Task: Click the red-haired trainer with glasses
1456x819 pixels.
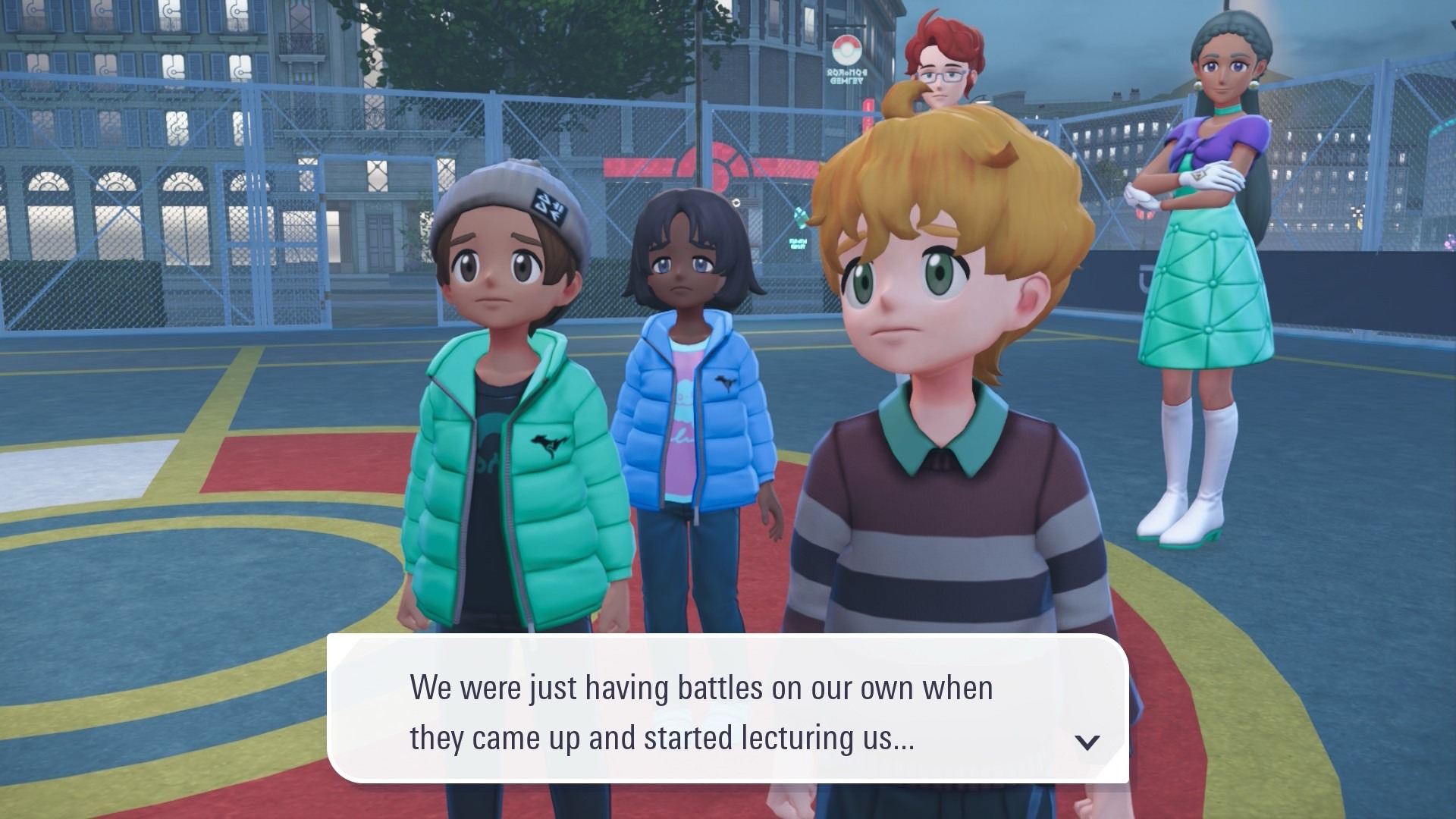Action: pos(940,76)
